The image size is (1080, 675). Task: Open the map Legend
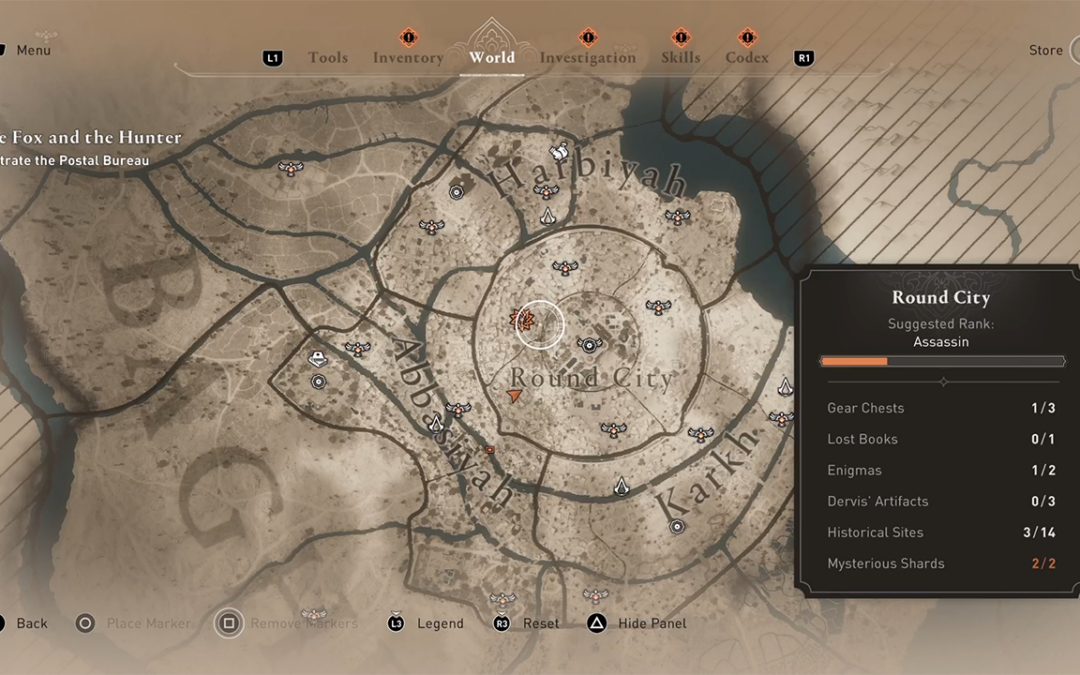coord(440,624)
